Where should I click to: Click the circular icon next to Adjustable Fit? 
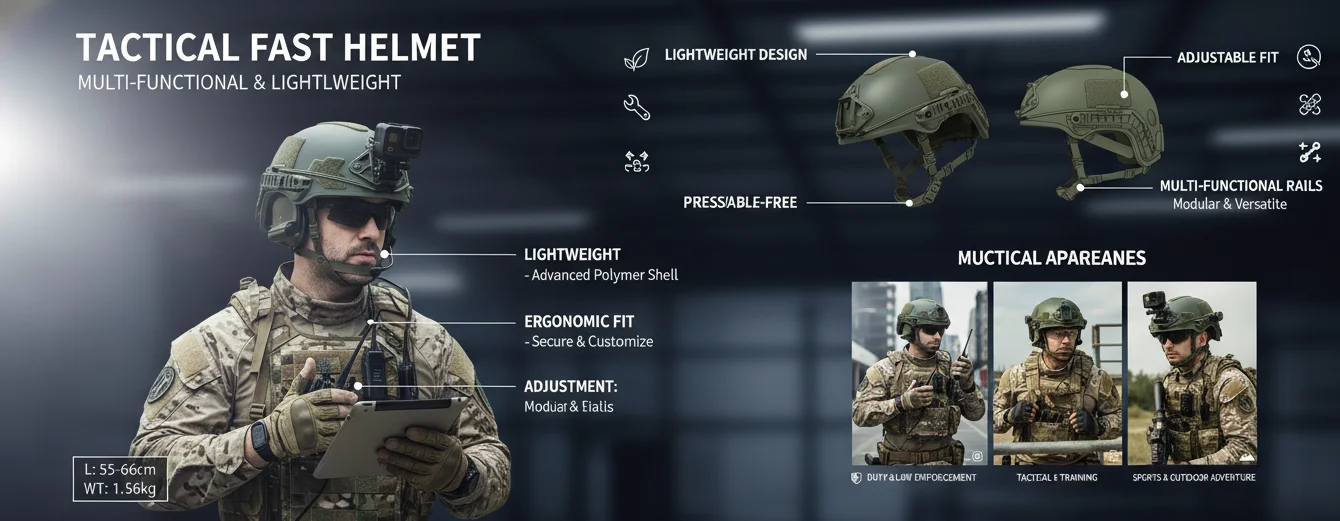(x=1309, y=57)
